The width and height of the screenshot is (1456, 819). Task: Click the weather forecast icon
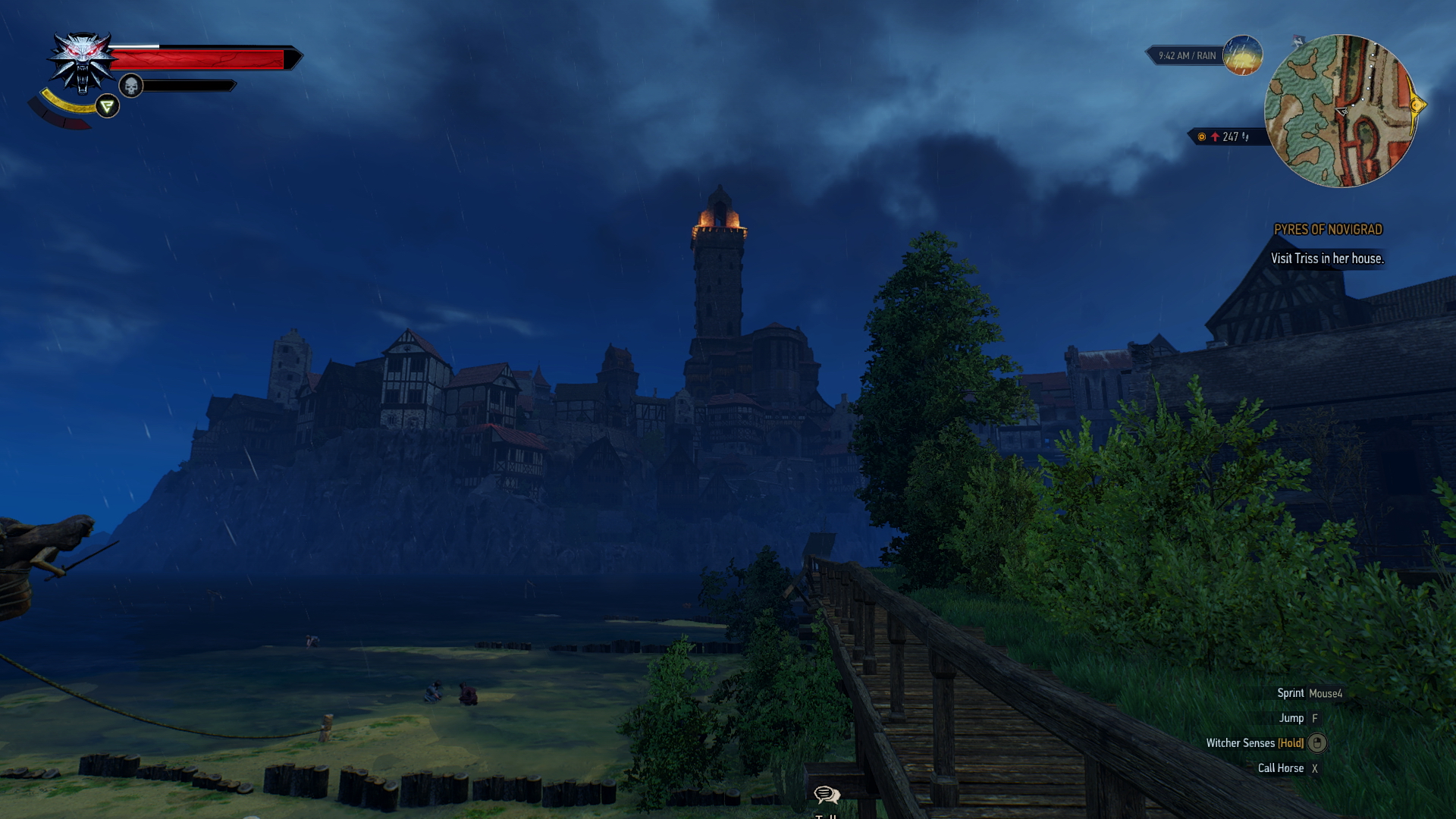tap(1242, 55)
